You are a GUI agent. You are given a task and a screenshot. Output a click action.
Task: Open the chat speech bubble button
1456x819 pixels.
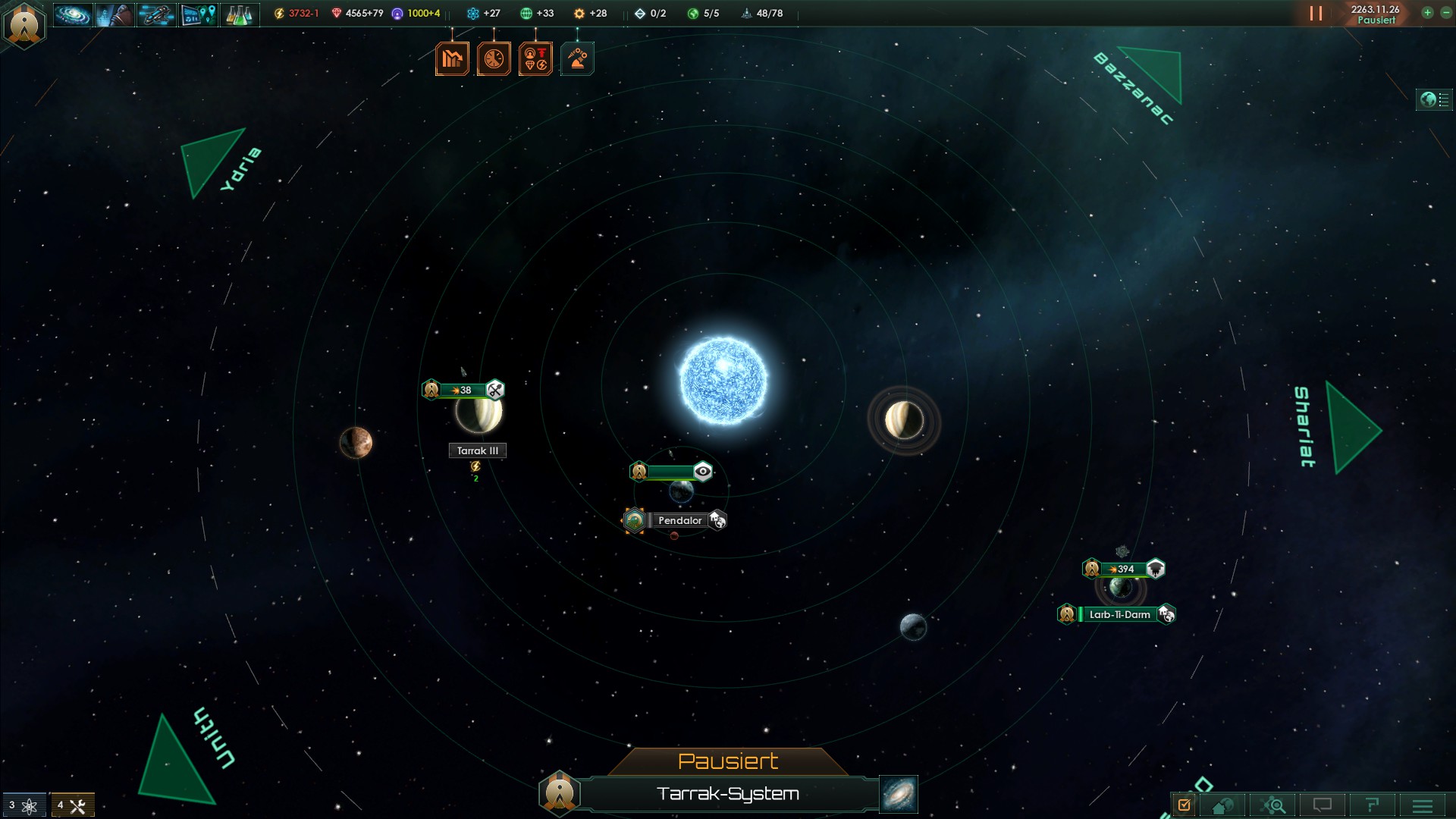pyautogui.click(x=1323, y=805)
